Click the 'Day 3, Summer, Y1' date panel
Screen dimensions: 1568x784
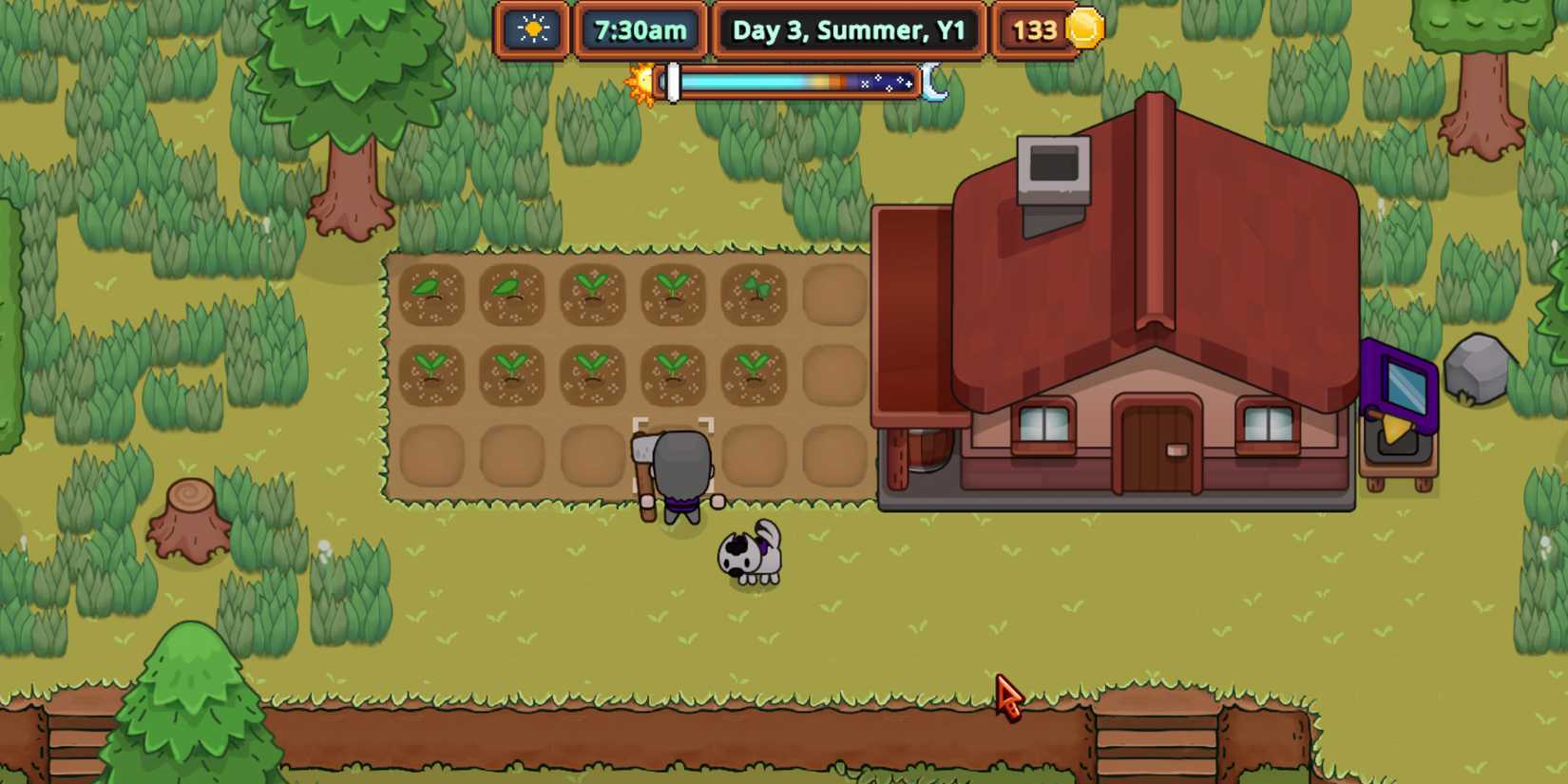[x=850, y=29]
